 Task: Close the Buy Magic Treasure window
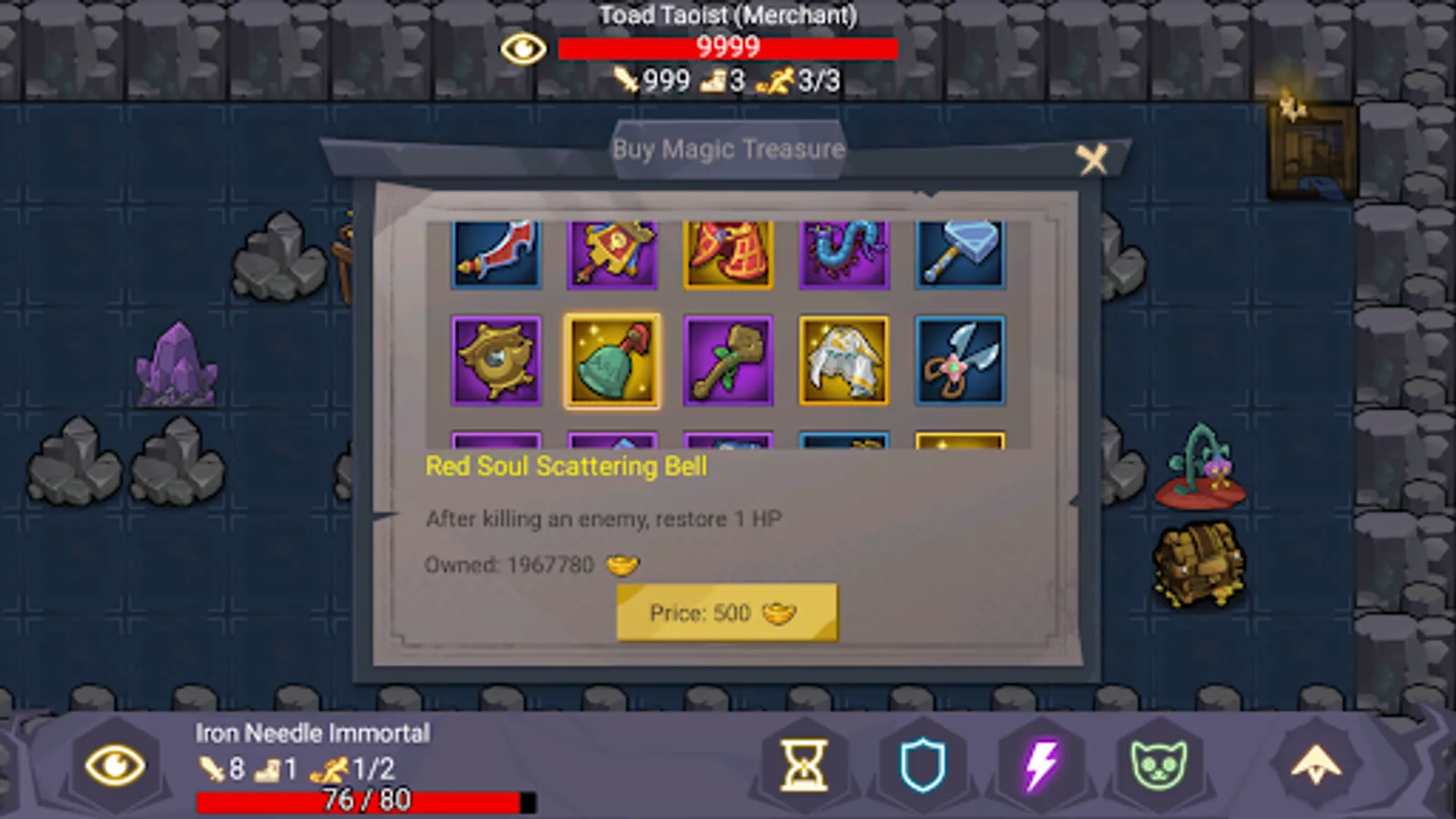pyautogui.click(x=1091, y=159)
